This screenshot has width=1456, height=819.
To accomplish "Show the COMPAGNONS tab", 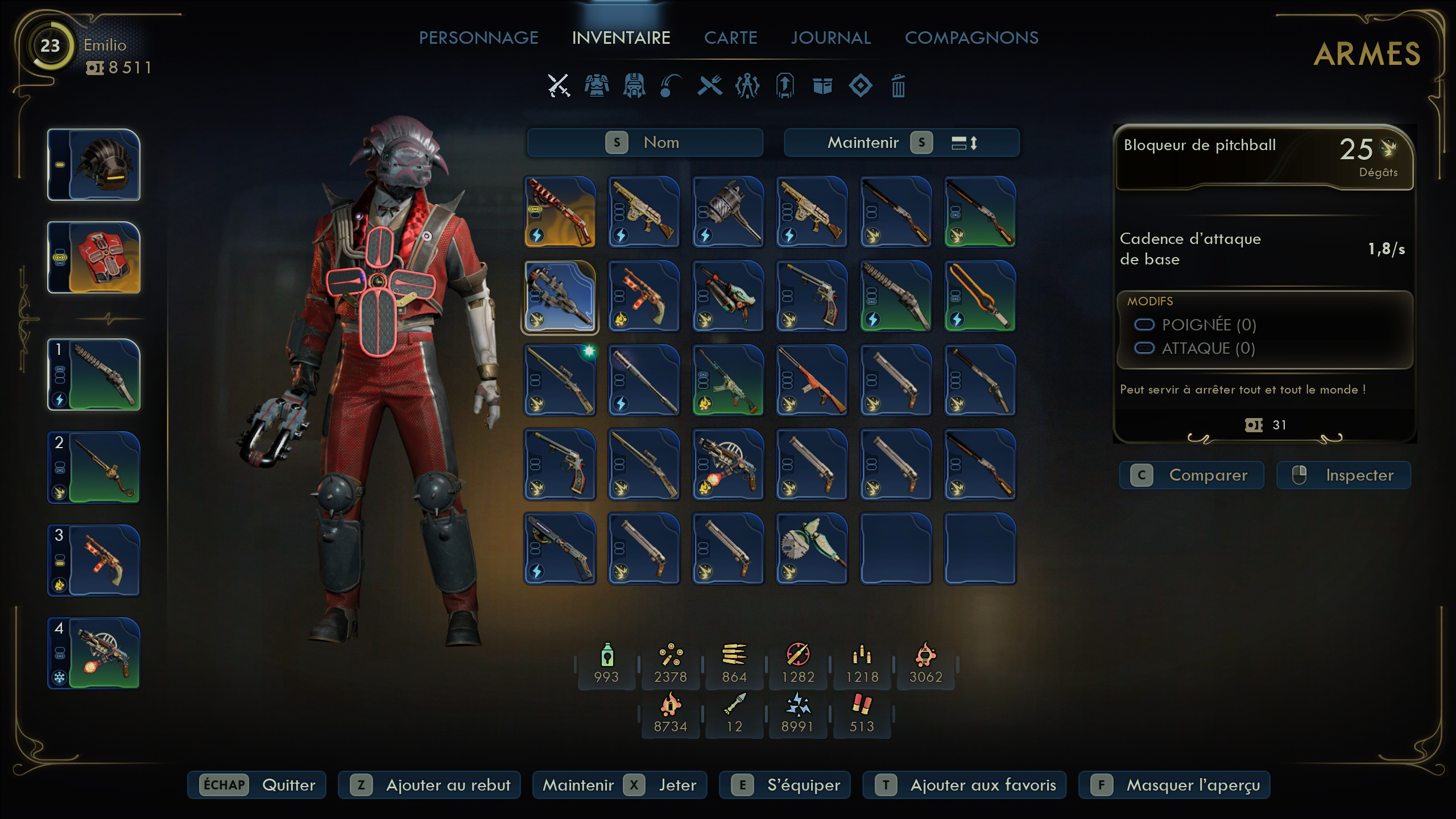I will point(971,38).
